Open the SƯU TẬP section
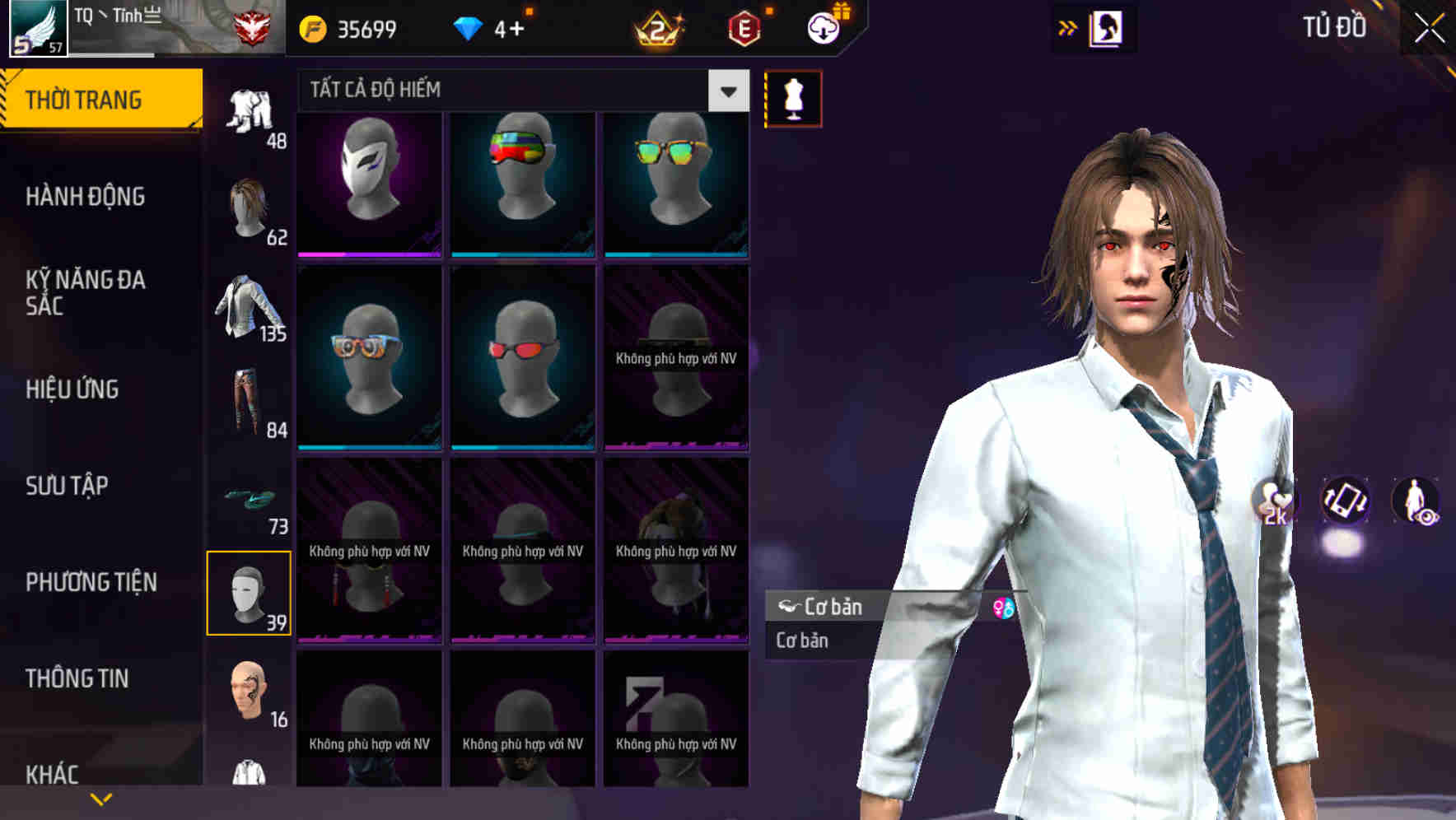 click(x=65, y=486)
